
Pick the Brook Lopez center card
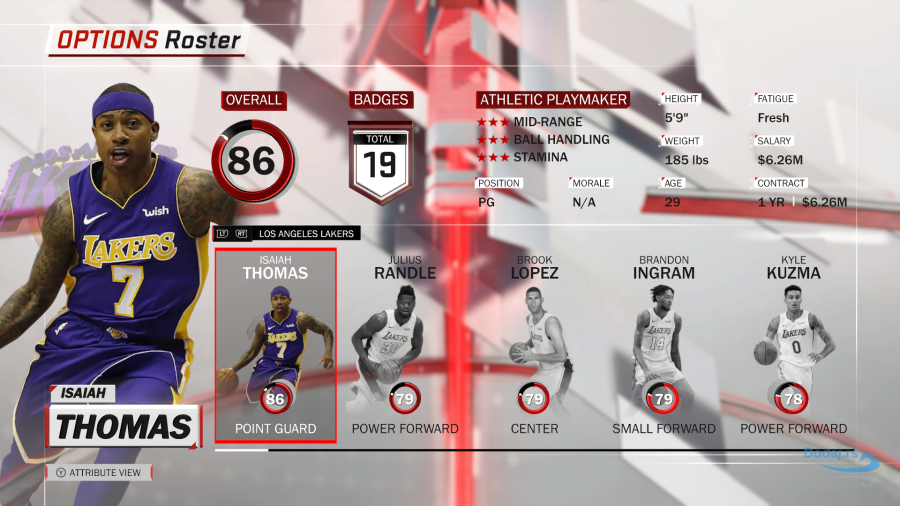(x=534, y=345)
